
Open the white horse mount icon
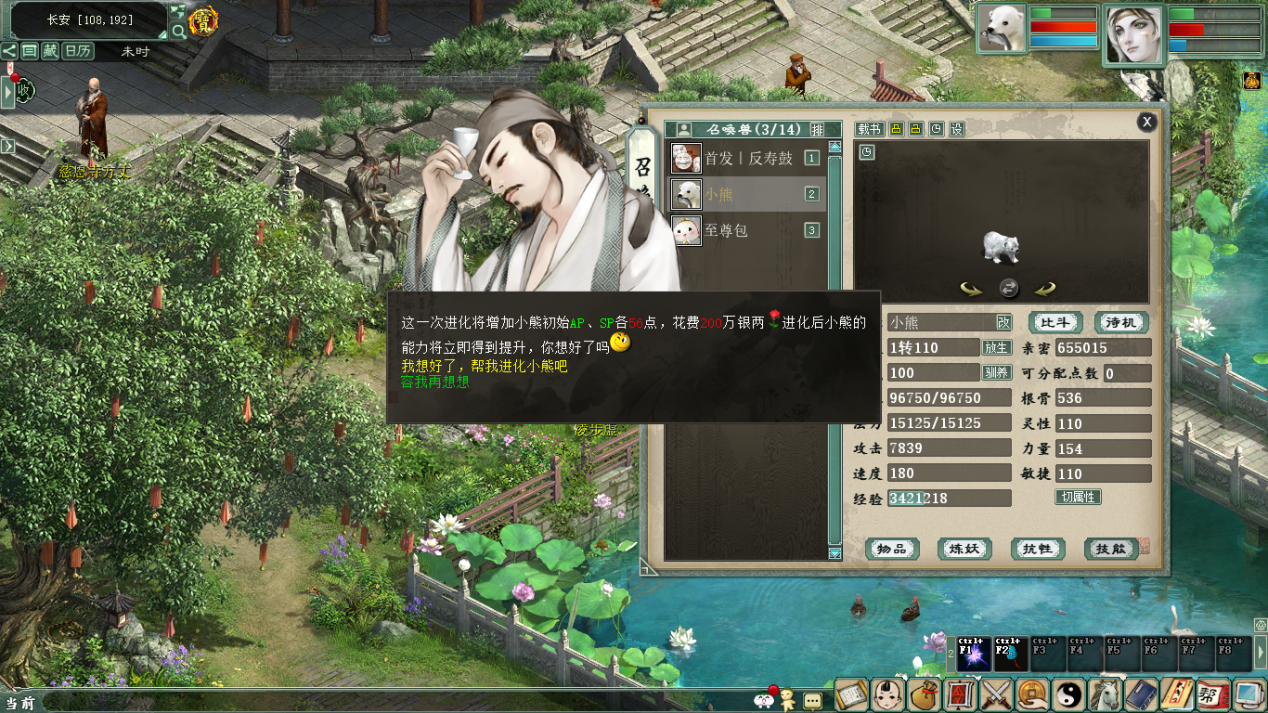pos(1104,693)
